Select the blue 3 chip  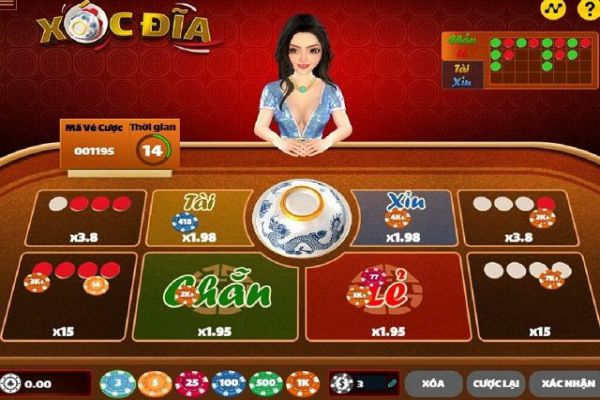118,384
